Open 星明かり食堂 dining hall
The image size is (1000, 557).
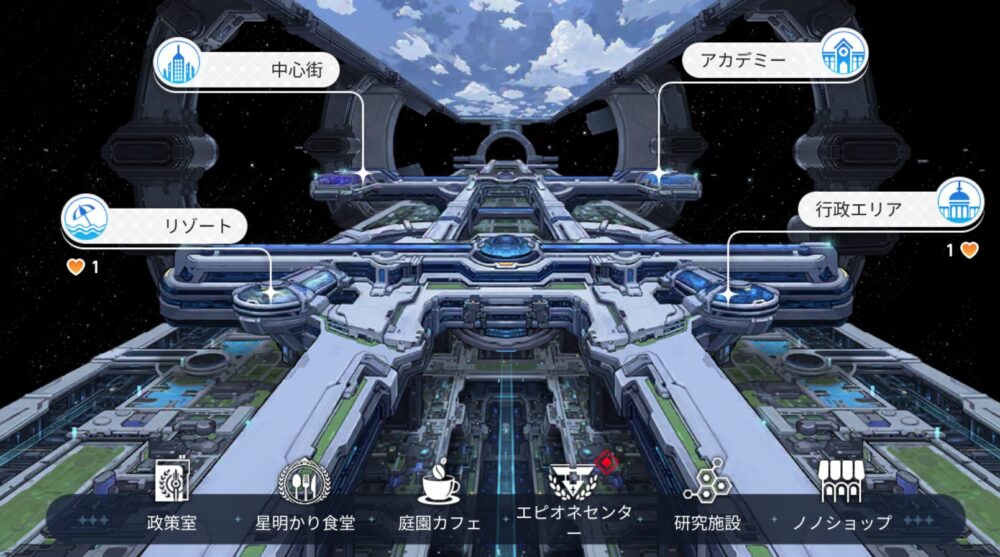coord(305,498)
